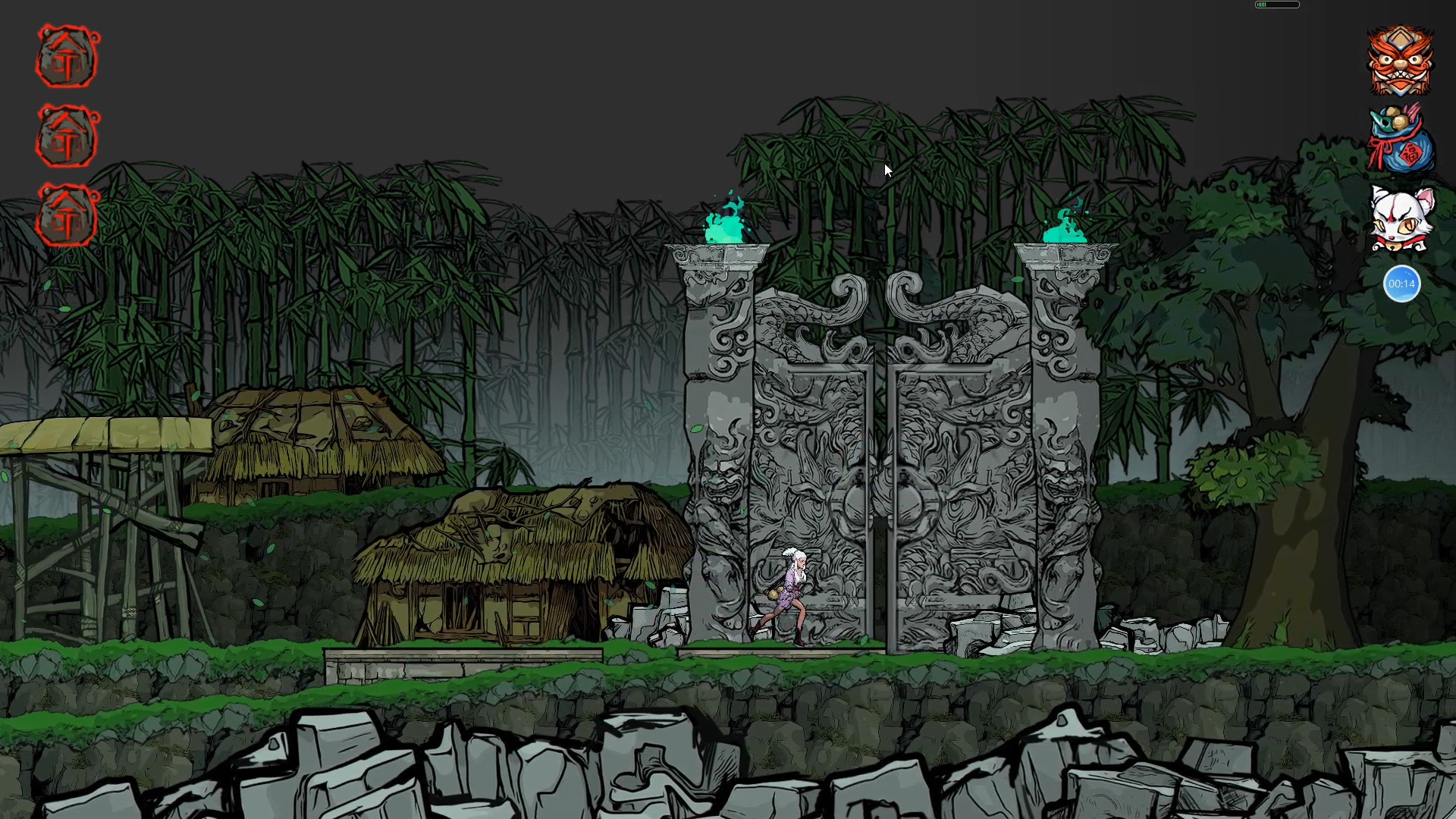Click the second red life talisman
The image size is (1456, 819).
click(x=66, y=136)
